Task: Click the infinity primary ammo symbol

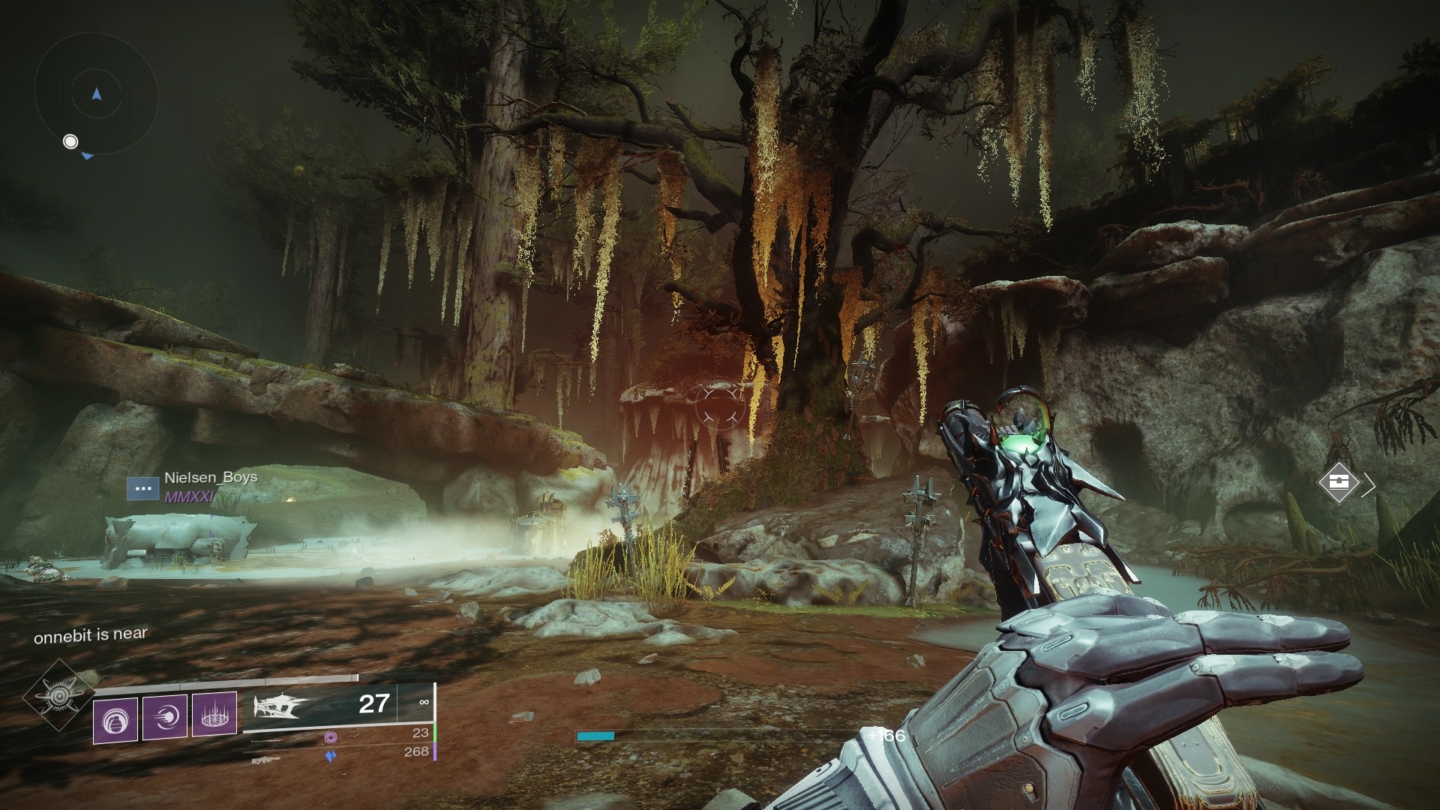Action: click(424, 702)
